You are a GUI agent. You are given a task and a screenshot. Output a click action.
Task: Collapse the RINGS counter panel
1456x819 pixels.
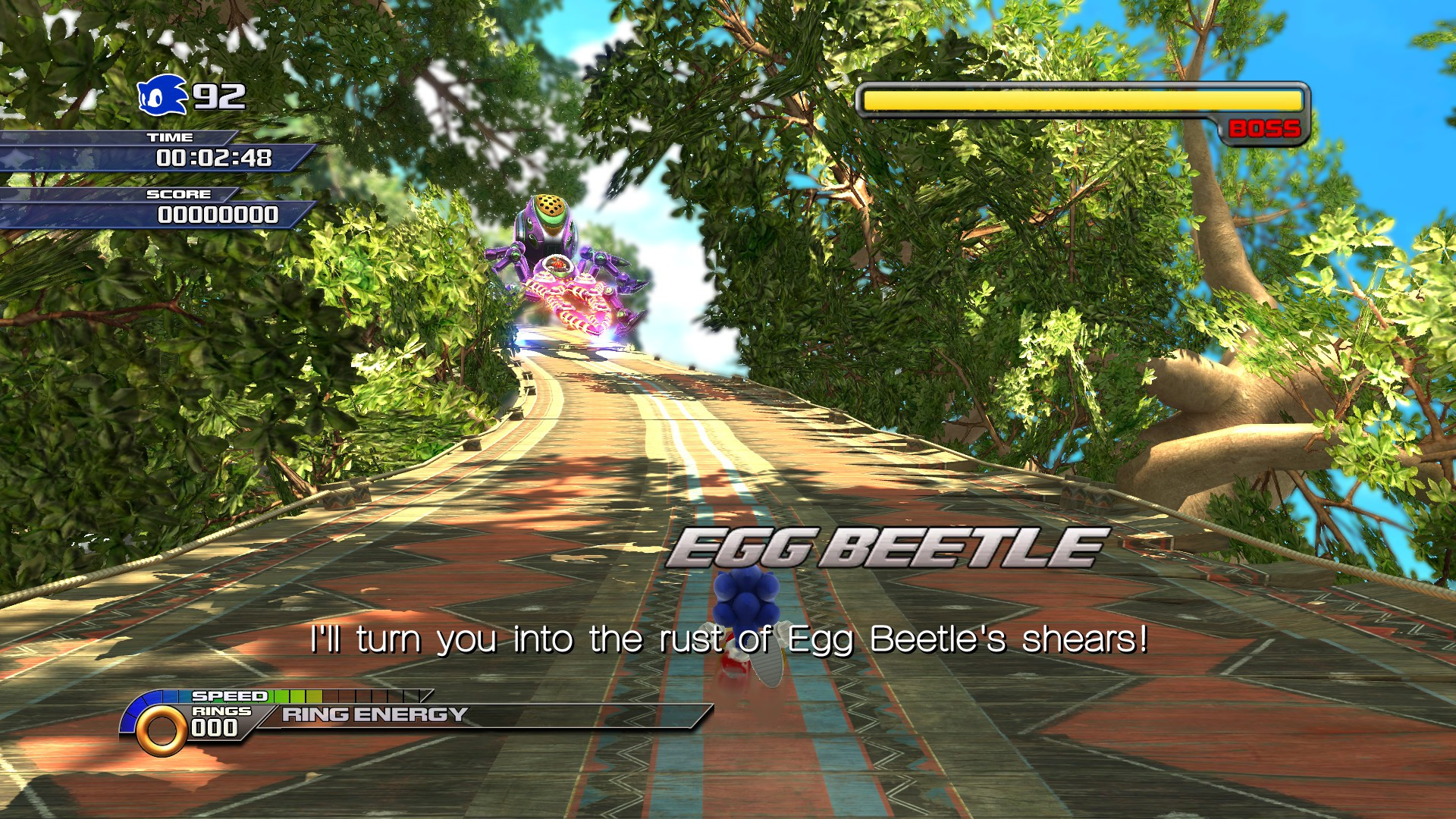(x=220, y=713)
